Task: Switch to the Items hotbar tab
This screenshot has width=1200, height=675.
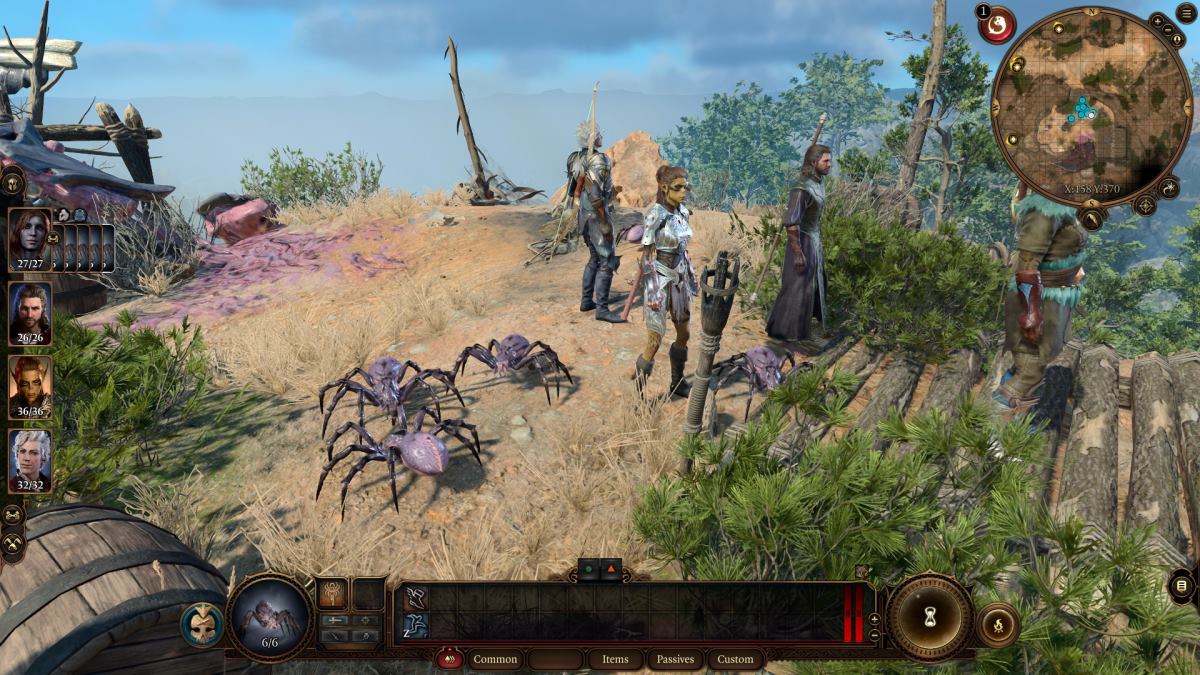Action: pos(615,659)
